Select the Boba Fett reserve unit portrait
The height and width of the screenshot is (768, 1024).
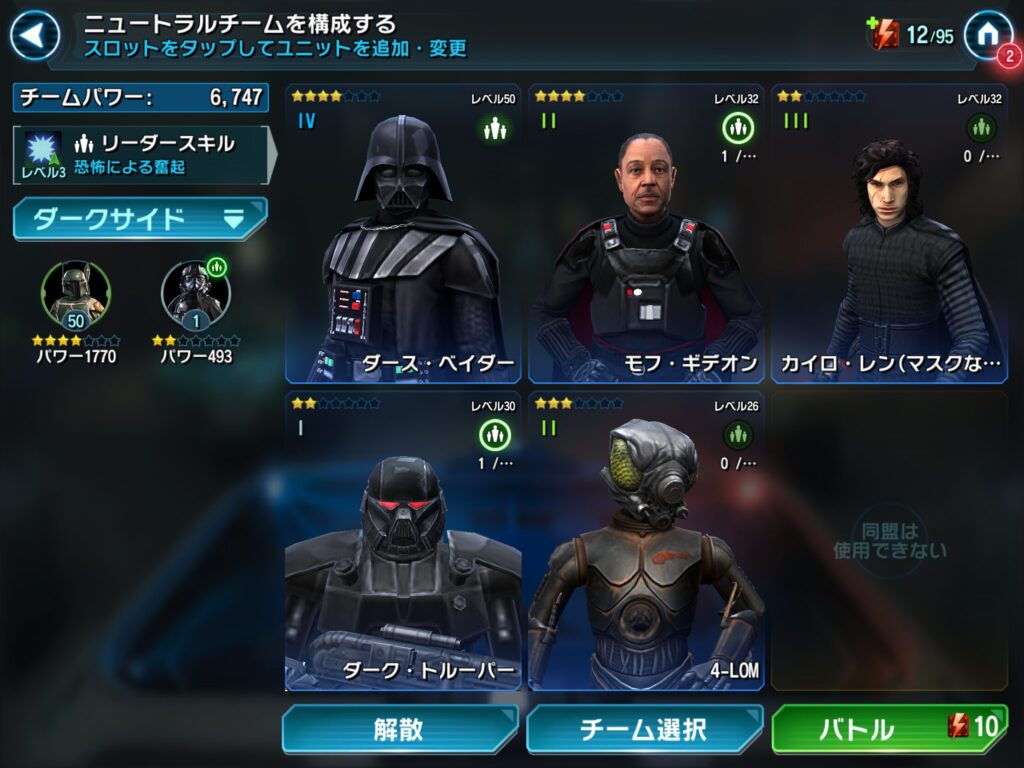point(75,293)
